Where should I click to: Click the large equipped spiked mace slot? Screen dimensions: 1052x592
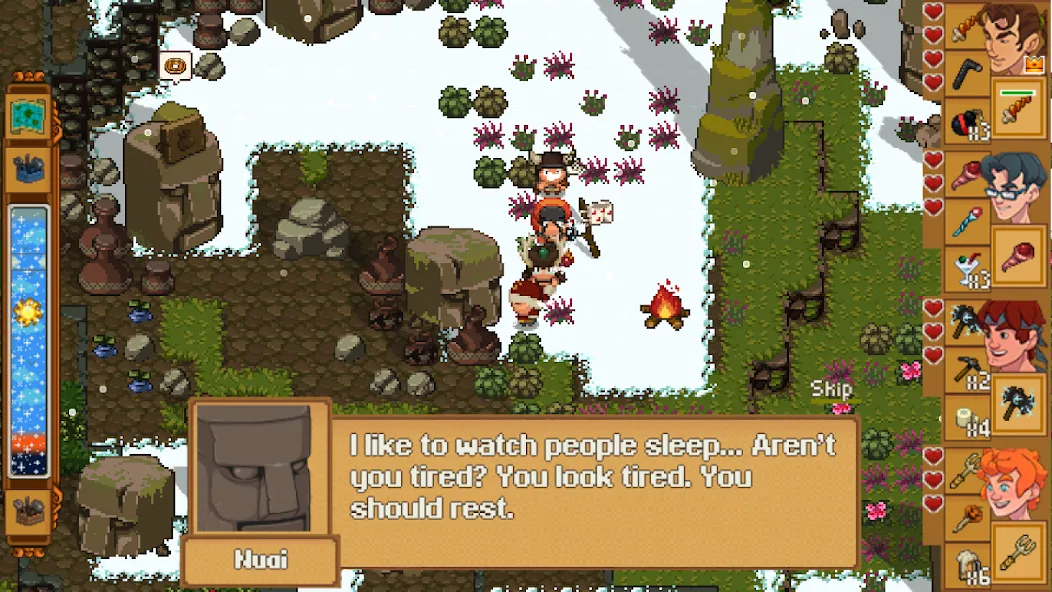click(x=1018, y=402)
